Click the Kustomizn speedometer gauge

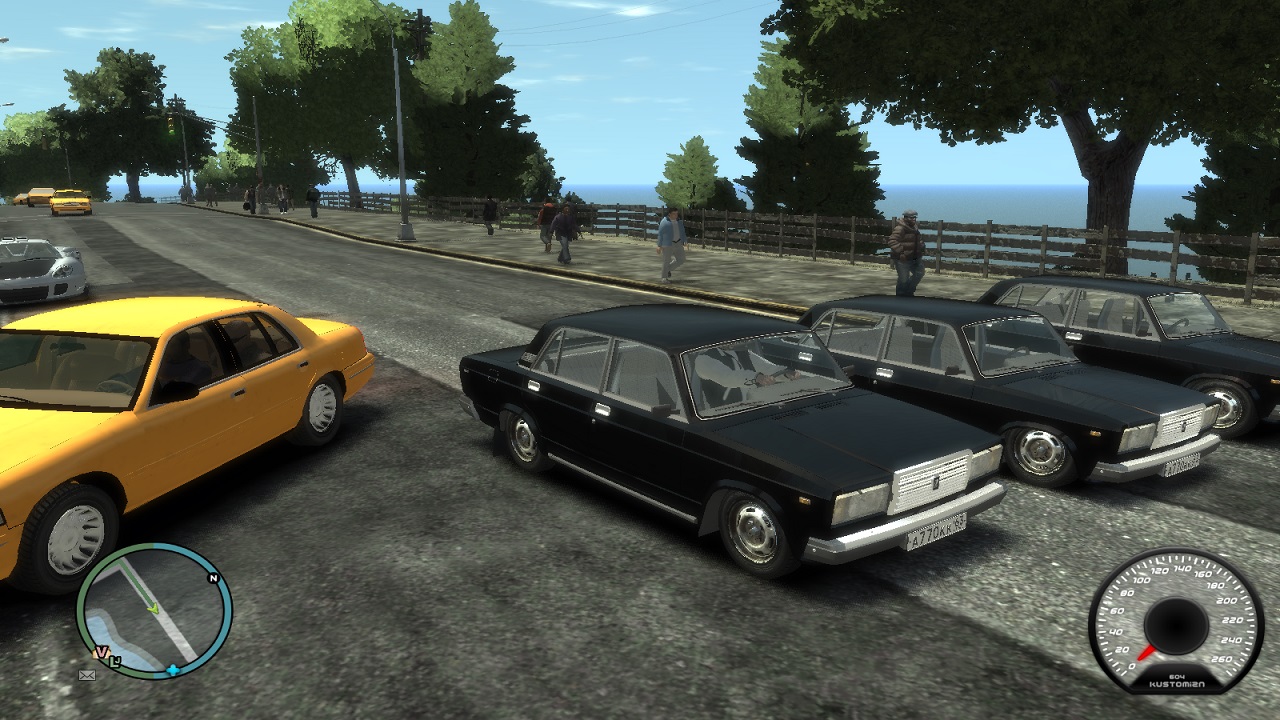[1176, 621]
